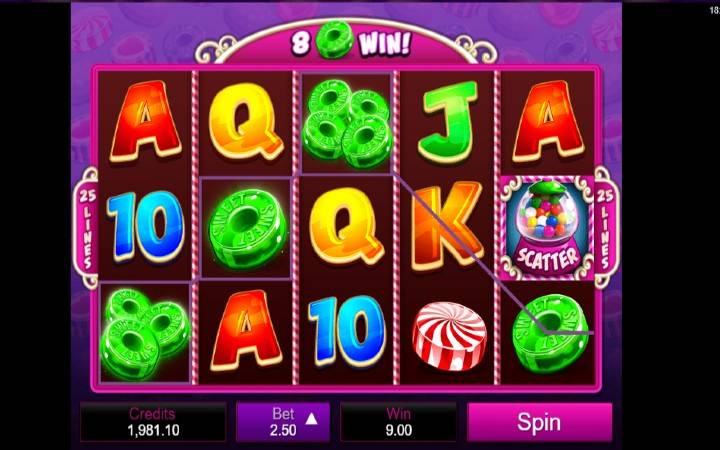Spin the reels with the Spin button

coord(539,422)
